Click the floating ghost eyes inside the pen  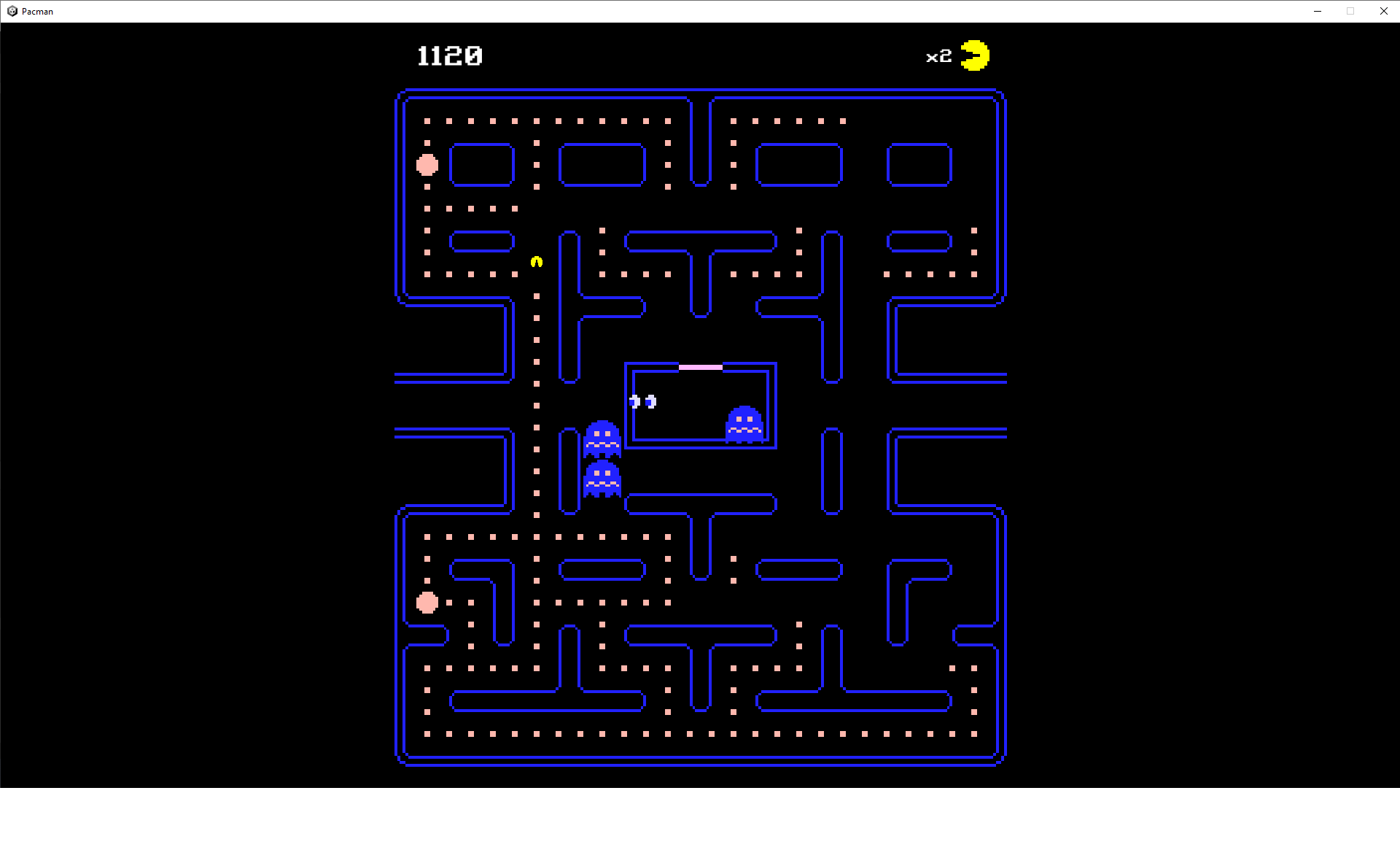(x=642, y=401)
